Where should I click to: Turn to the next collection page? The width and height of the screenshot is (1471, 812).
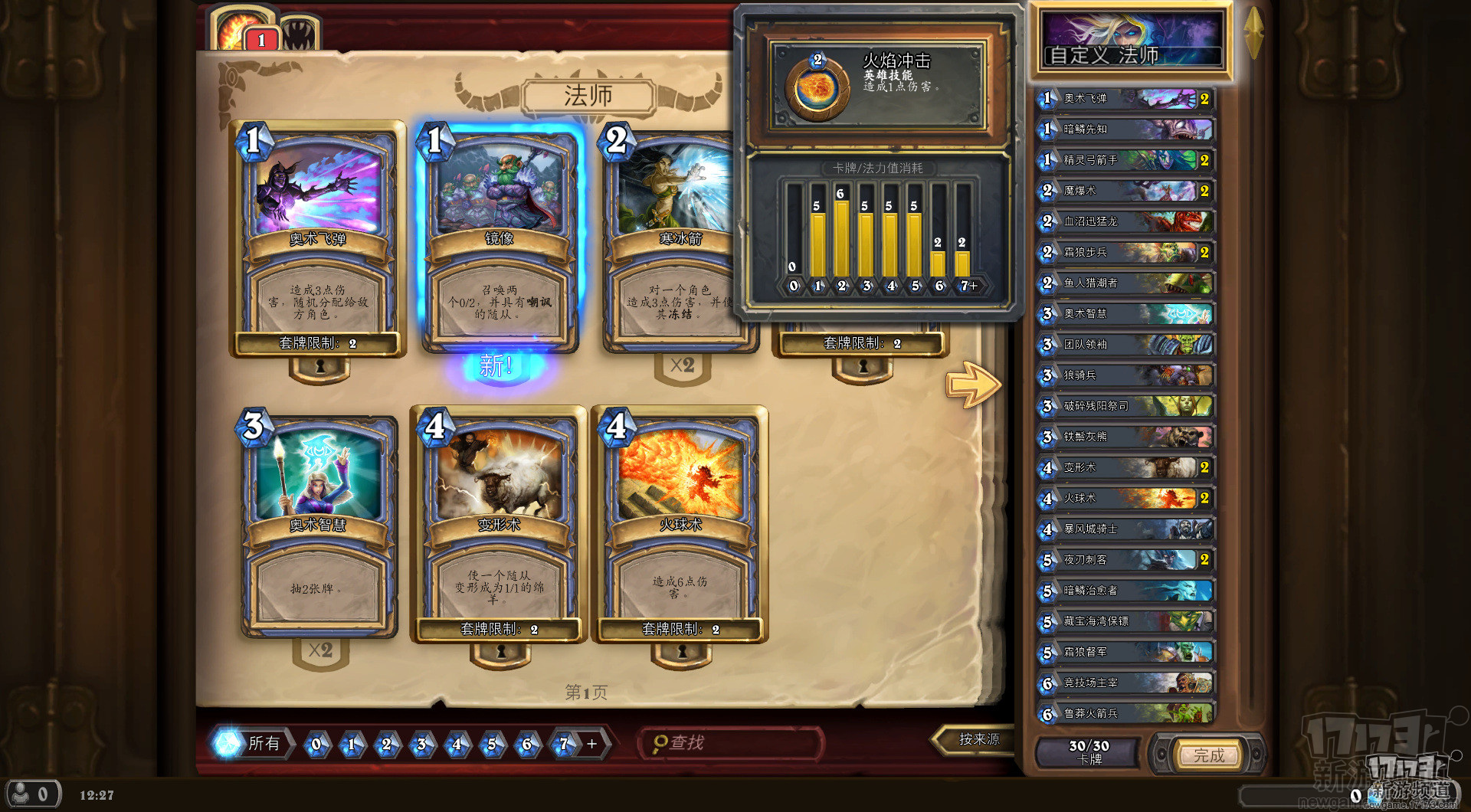tap(973, 383)
